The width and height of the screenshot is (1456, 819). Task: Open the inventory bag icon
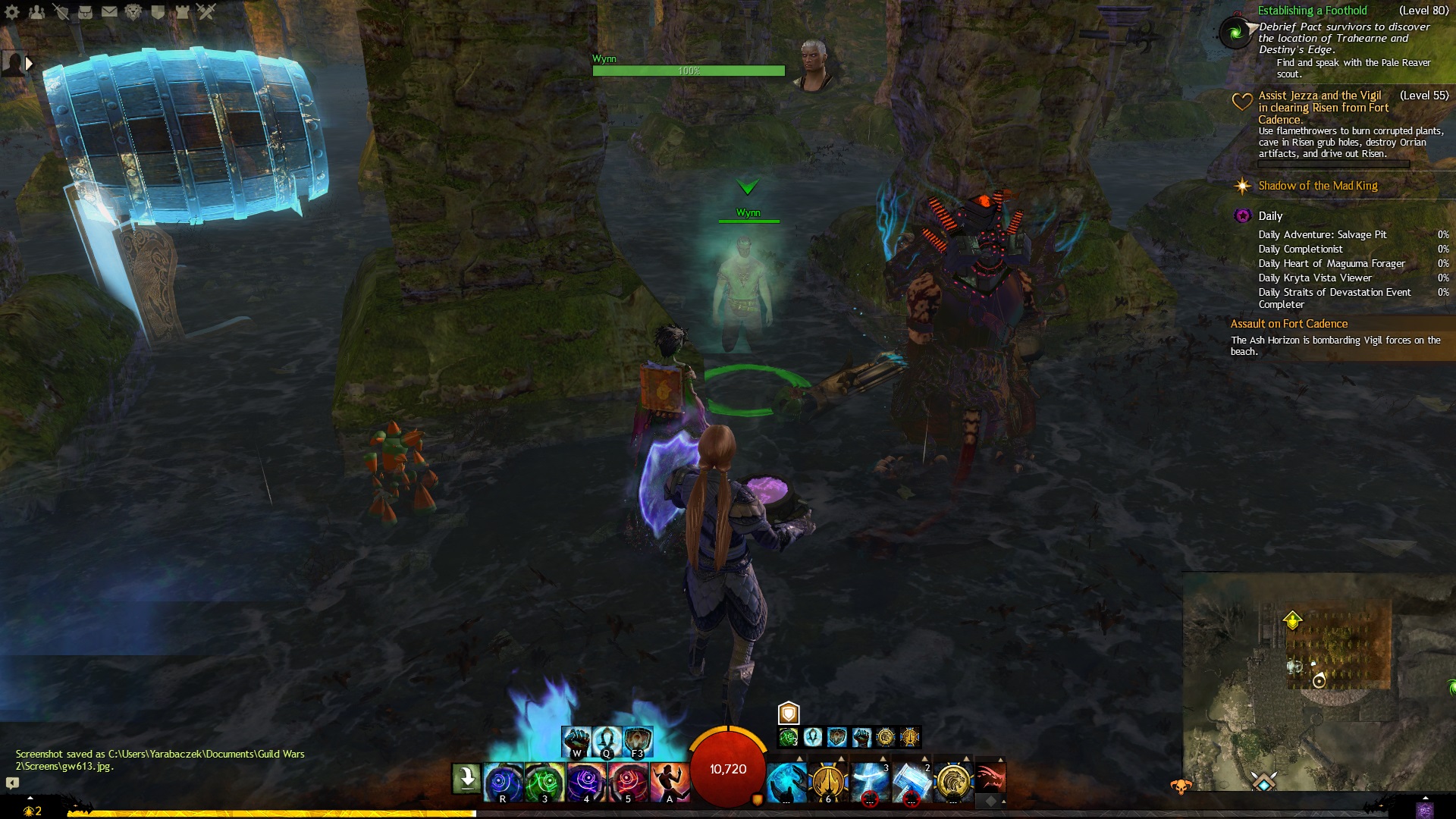[x=85, y=12]
